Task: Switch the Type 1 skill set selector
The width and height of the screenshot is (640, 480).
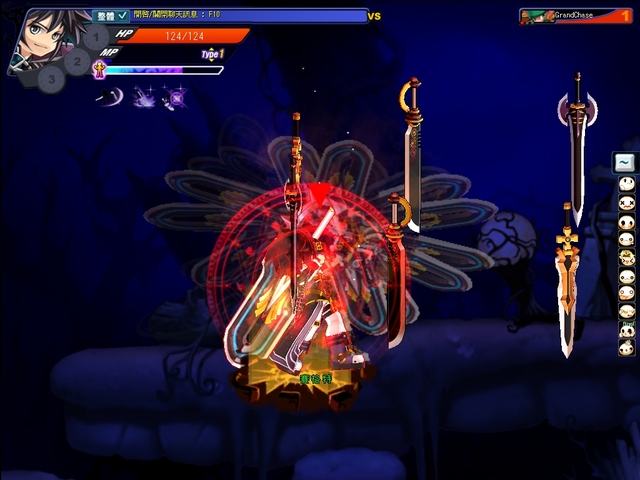Action: tap(212, 54)
